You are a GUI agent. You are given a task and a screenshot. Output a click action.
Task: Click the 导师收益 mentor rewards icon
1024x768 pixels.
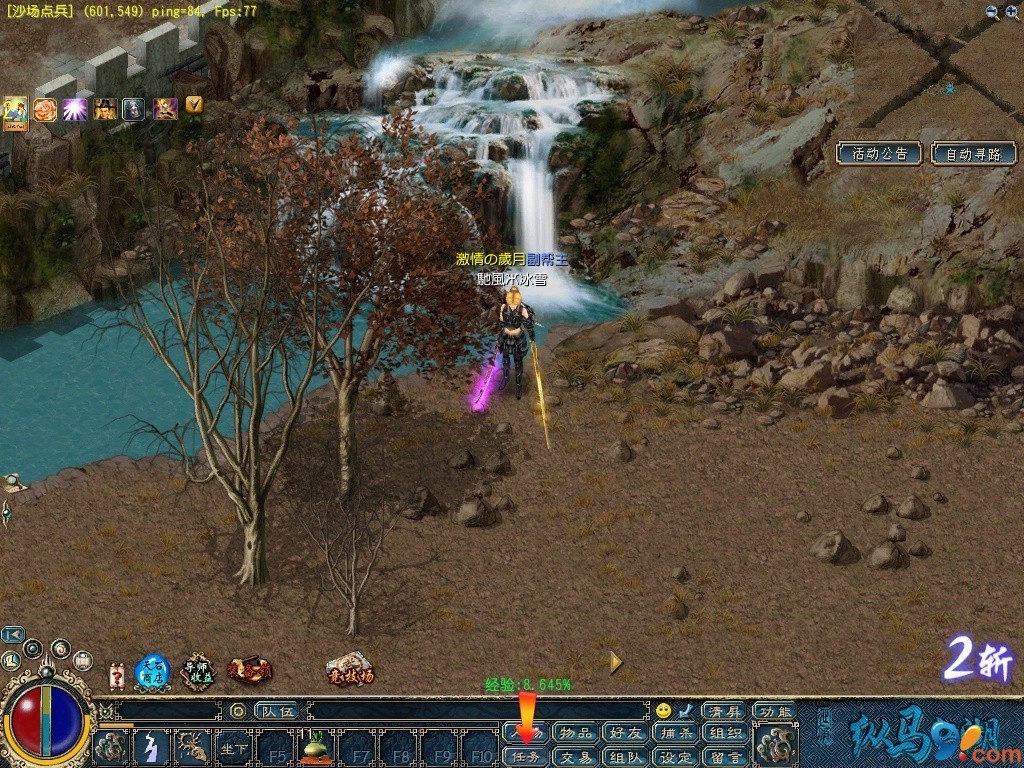tap(198, 671)
